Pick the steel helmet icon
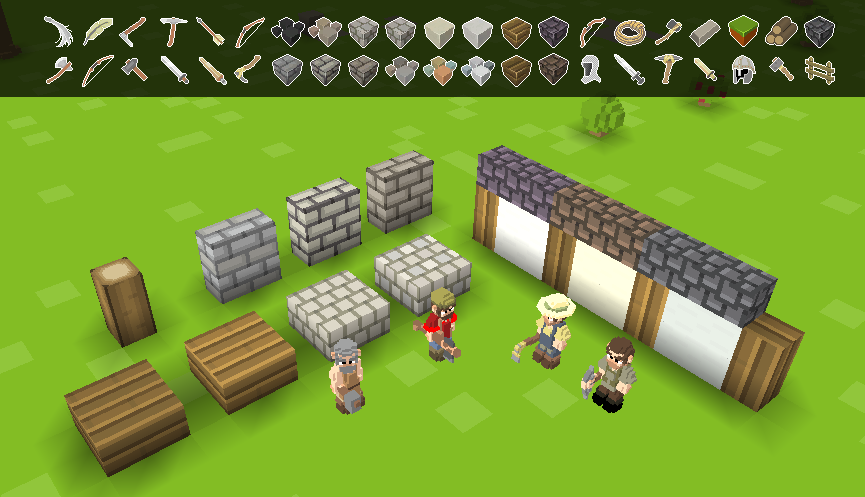Viewport: 865px width, 497px height. tap(743, 70)
